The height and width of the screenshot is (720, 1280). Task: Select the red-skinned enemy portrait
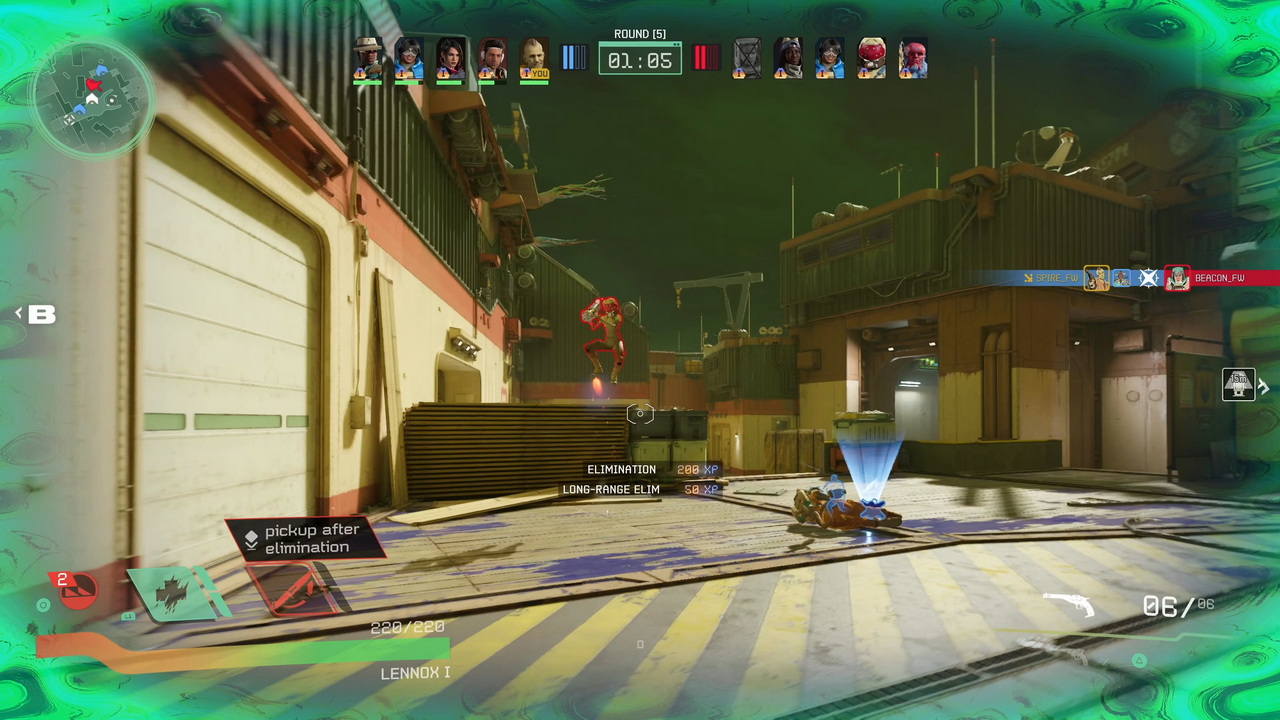(912, 59)
